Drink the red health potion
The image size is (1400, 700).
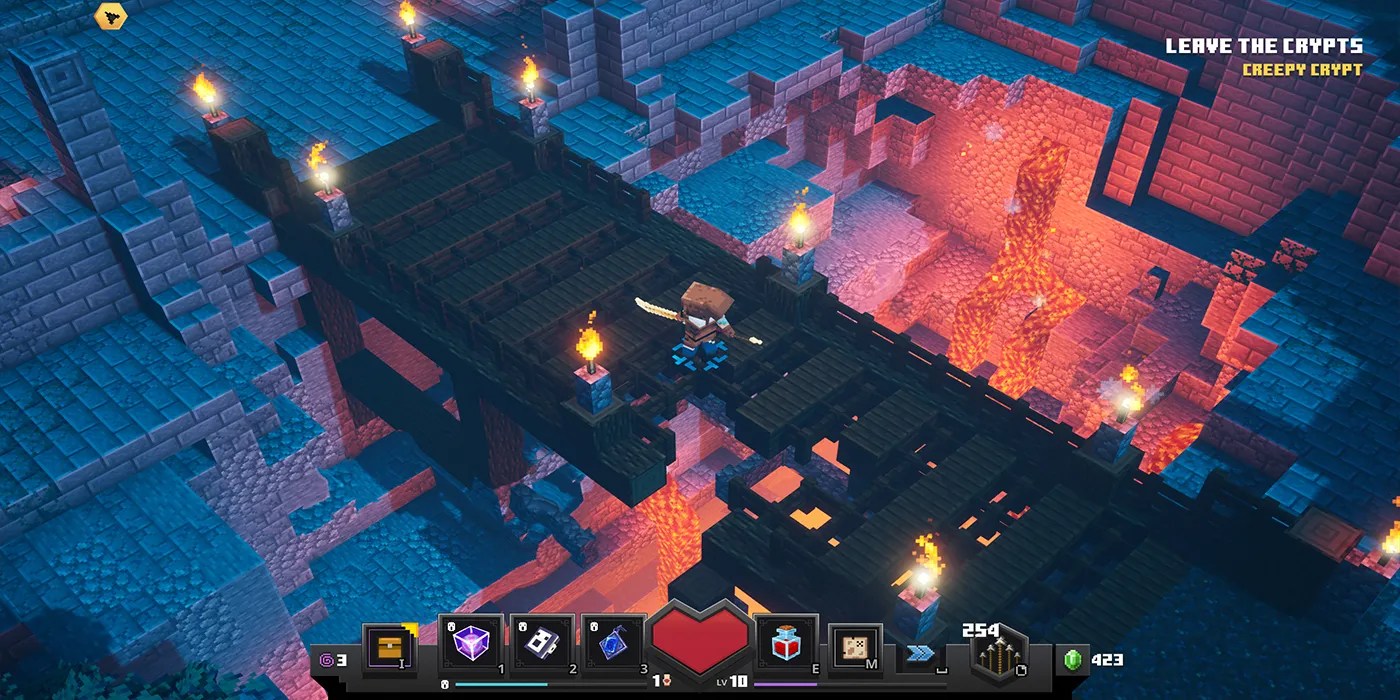click(x=786, y=642)
